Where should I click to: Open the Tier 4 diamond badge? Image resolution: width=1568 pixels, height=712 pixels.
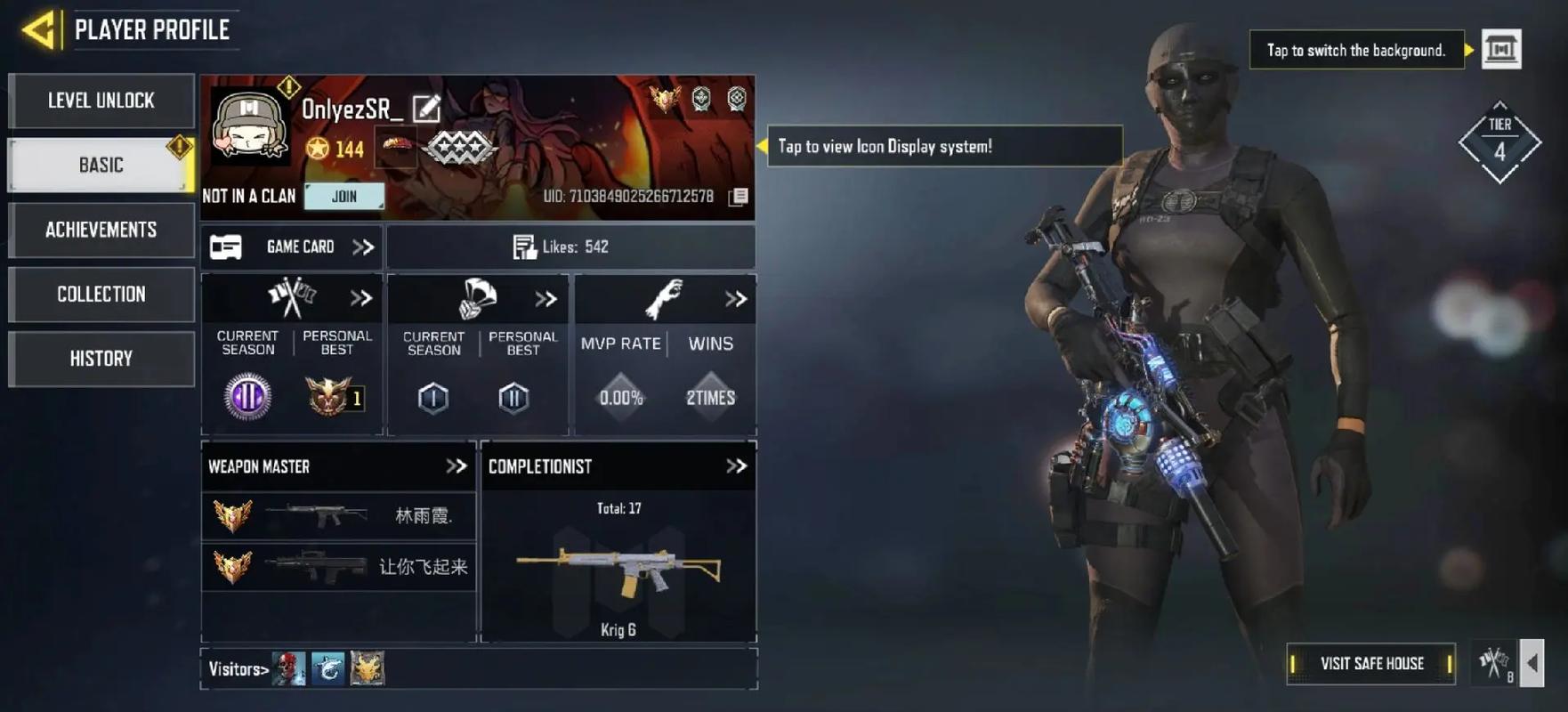(1499, 142)
